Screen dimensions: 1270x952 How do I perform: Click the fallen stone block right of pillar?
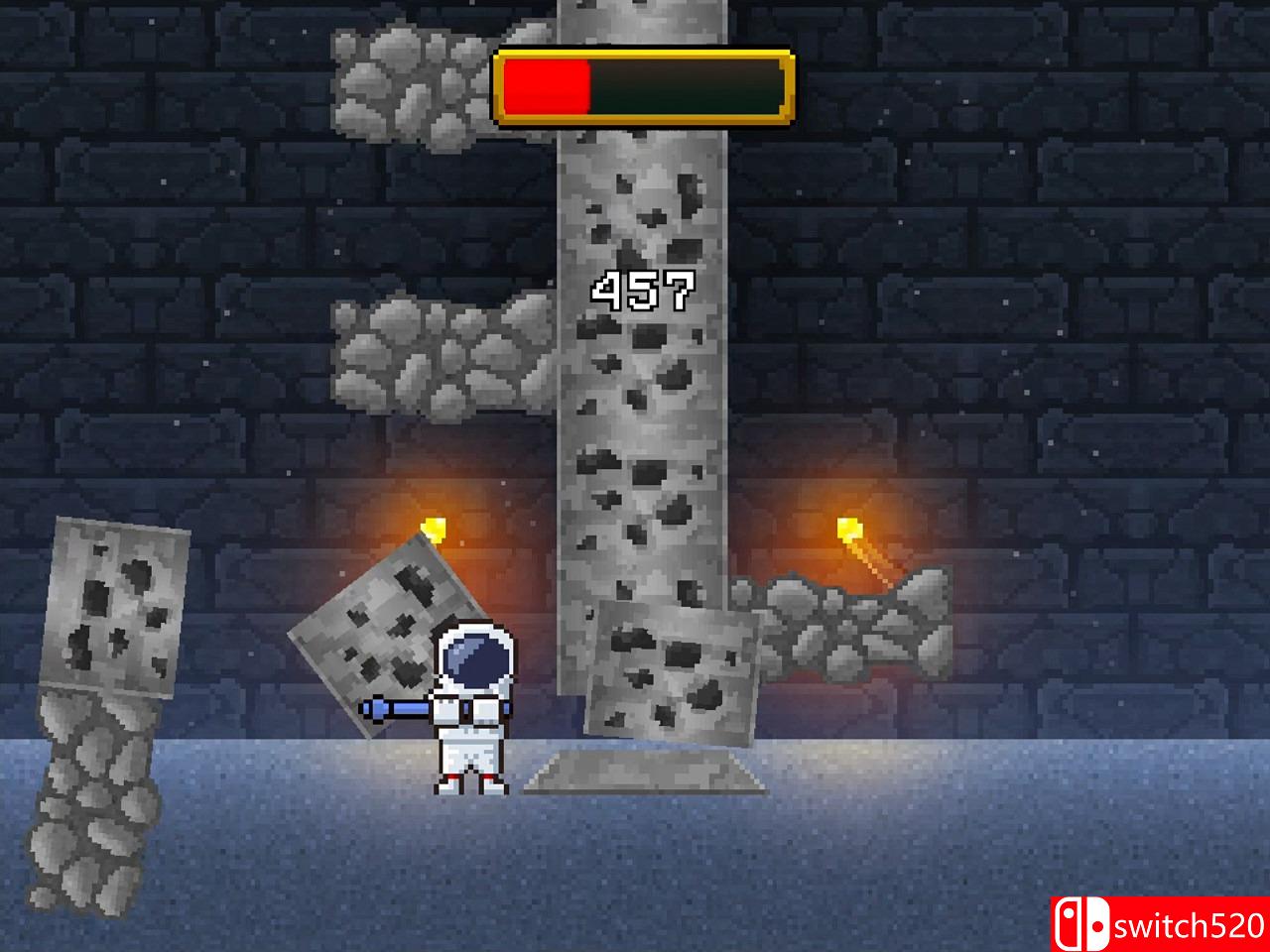670,674
